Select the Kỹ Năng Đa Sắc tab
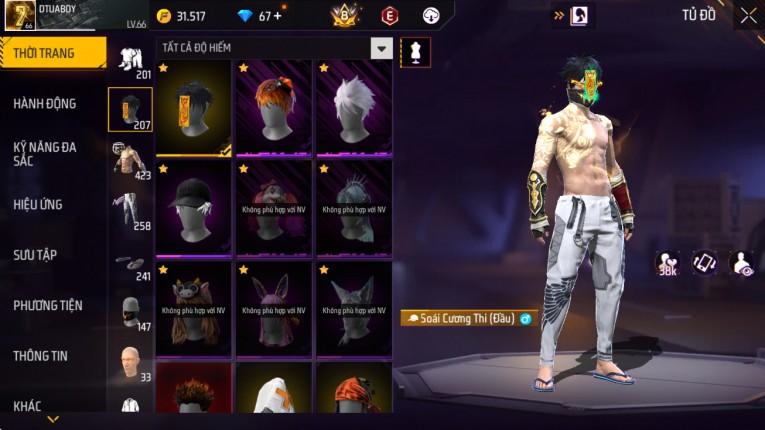Screen dimensions: 765x430 tap(45, 153)
